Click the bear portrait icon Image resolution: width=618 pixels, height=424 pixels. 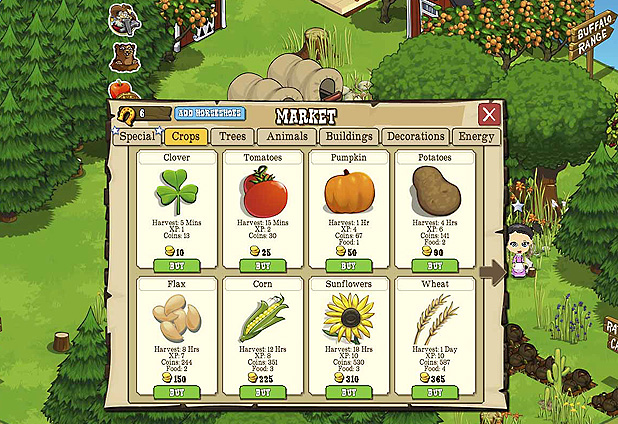(124, 55)
